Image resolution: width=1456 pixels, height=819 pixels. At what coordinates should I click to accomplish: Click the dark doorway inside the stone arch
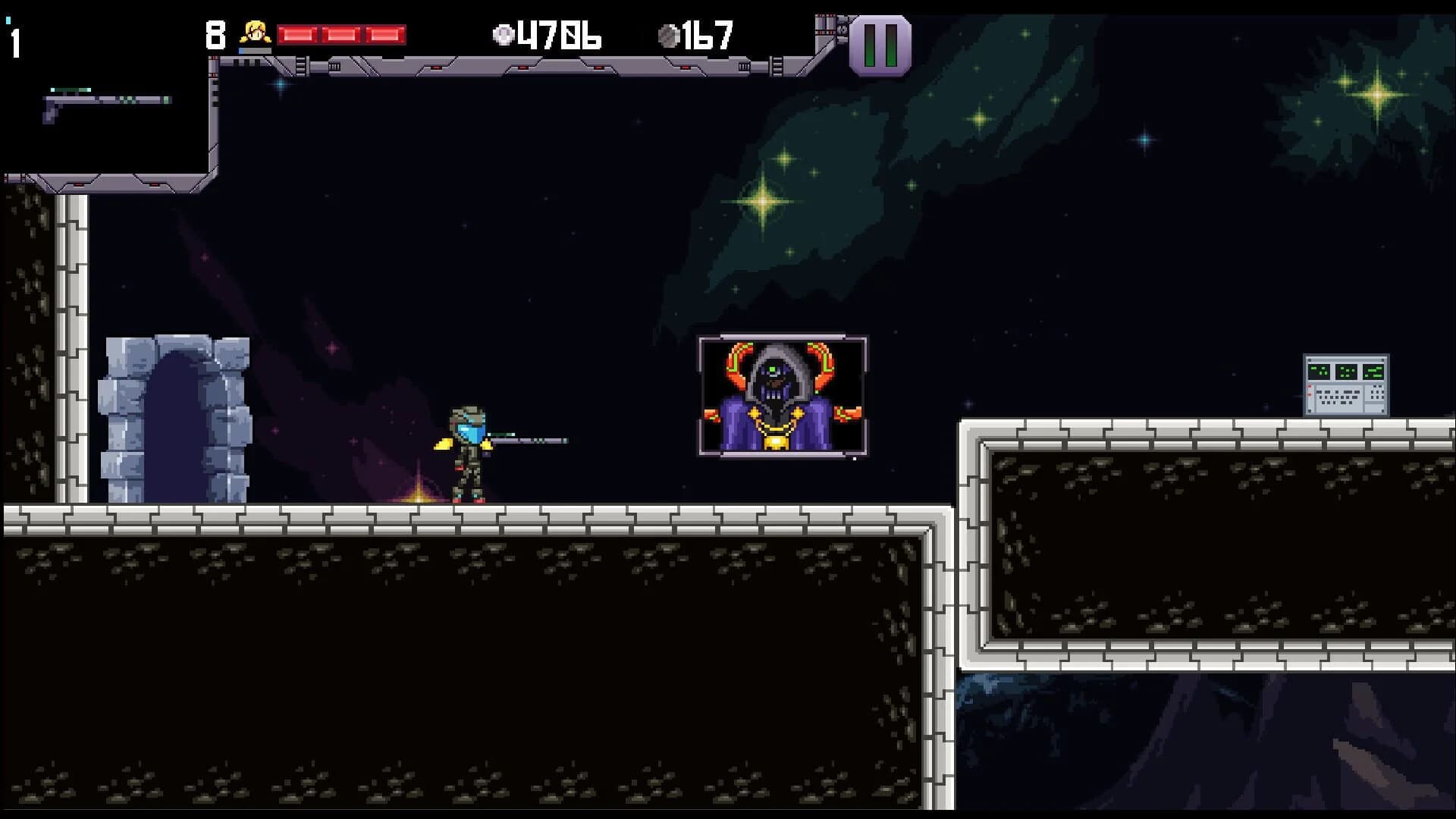(176, 425)
